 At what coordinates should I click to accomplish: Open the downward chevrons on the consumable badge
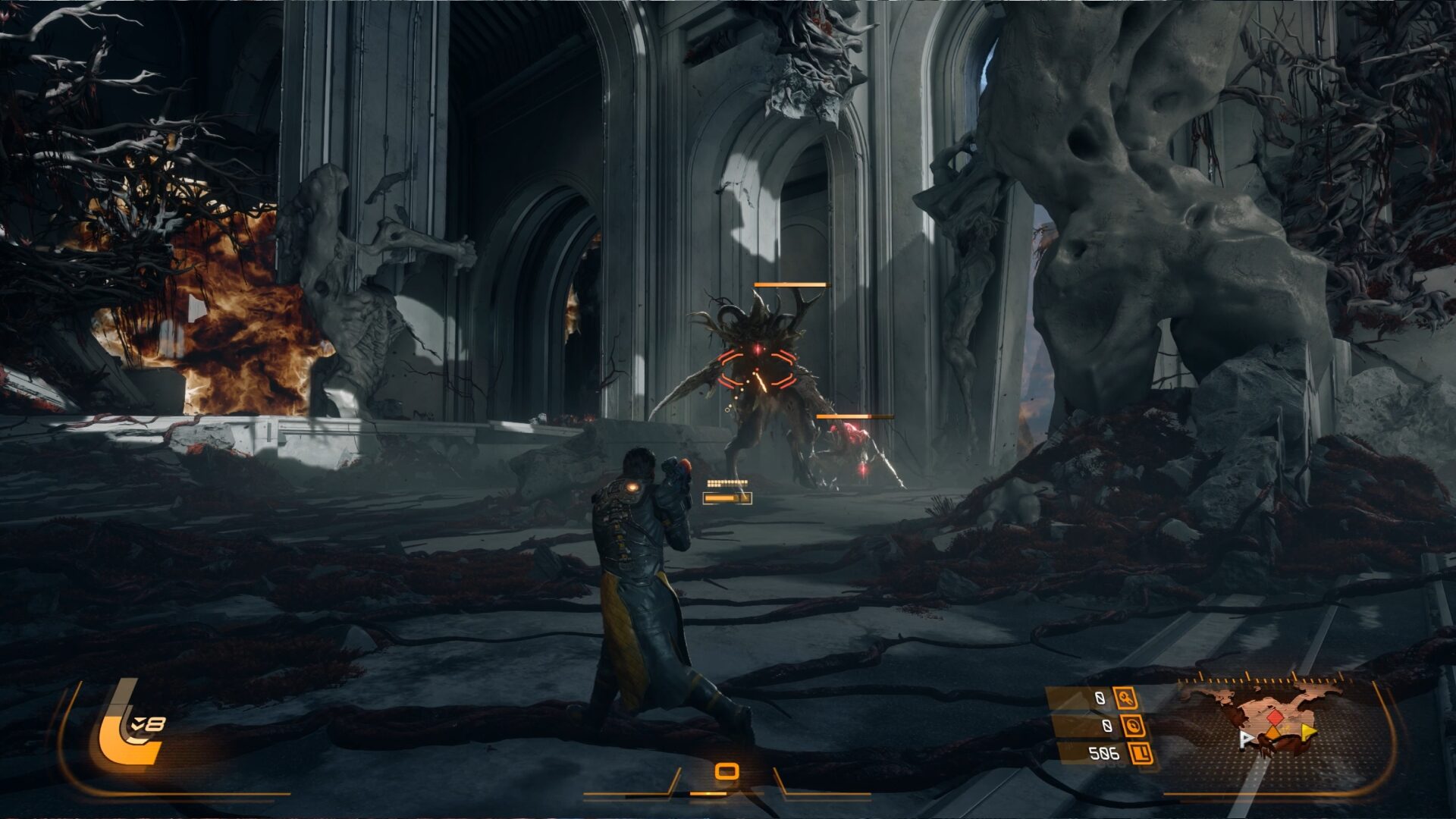(x=138, y=723)
